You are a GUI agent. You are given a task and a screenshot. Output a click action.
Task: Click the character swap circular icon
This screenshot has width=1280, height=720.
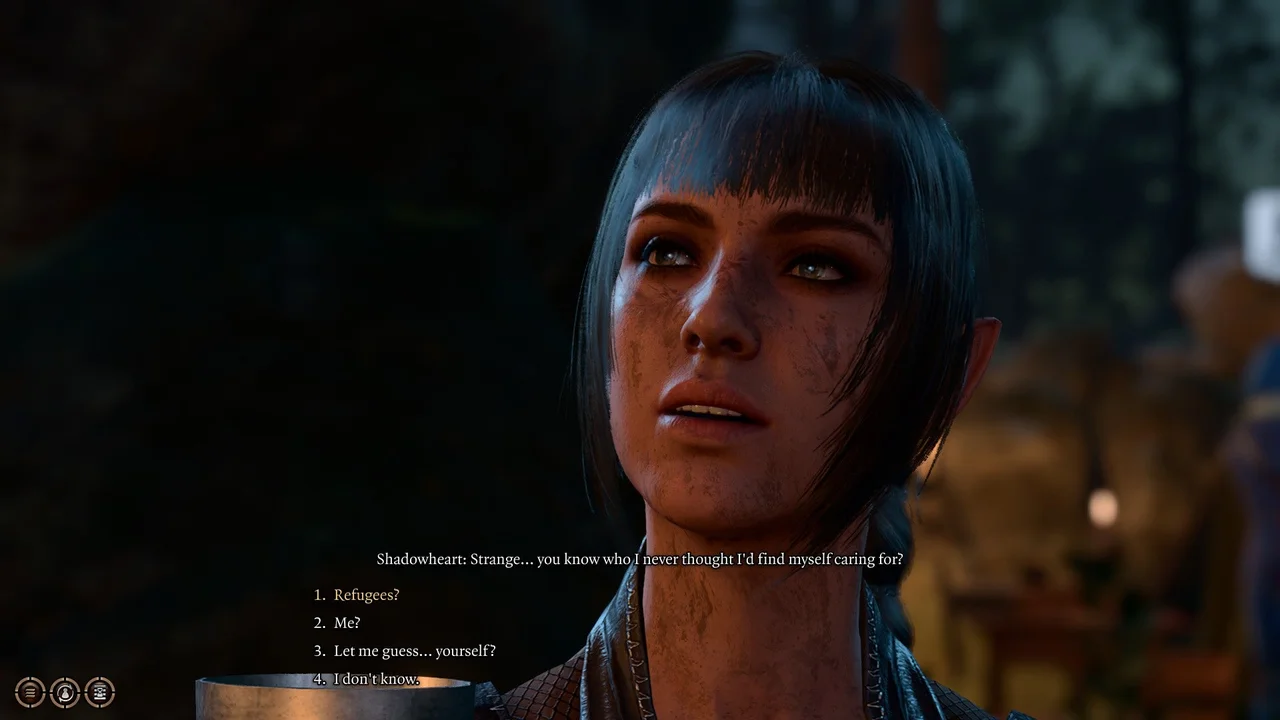64,692
